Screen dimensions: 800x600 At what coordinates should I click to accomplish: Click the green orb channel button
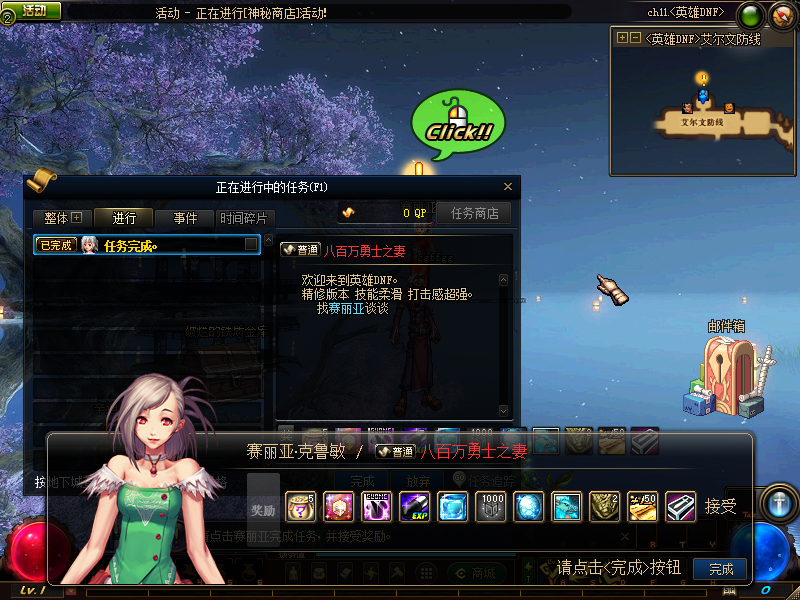click(749, 16)
